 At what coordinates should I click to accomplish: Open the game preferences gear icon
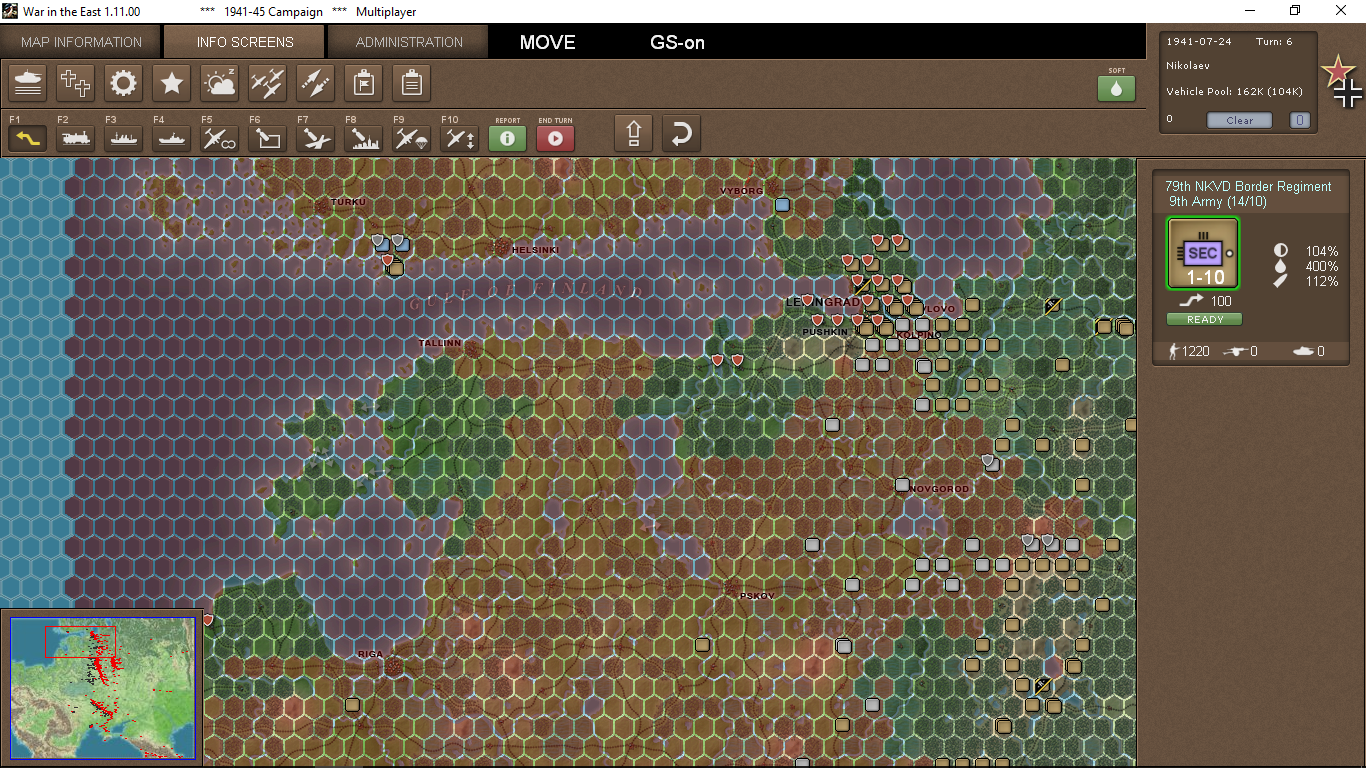pyautogui.click(x=123, y=83)
